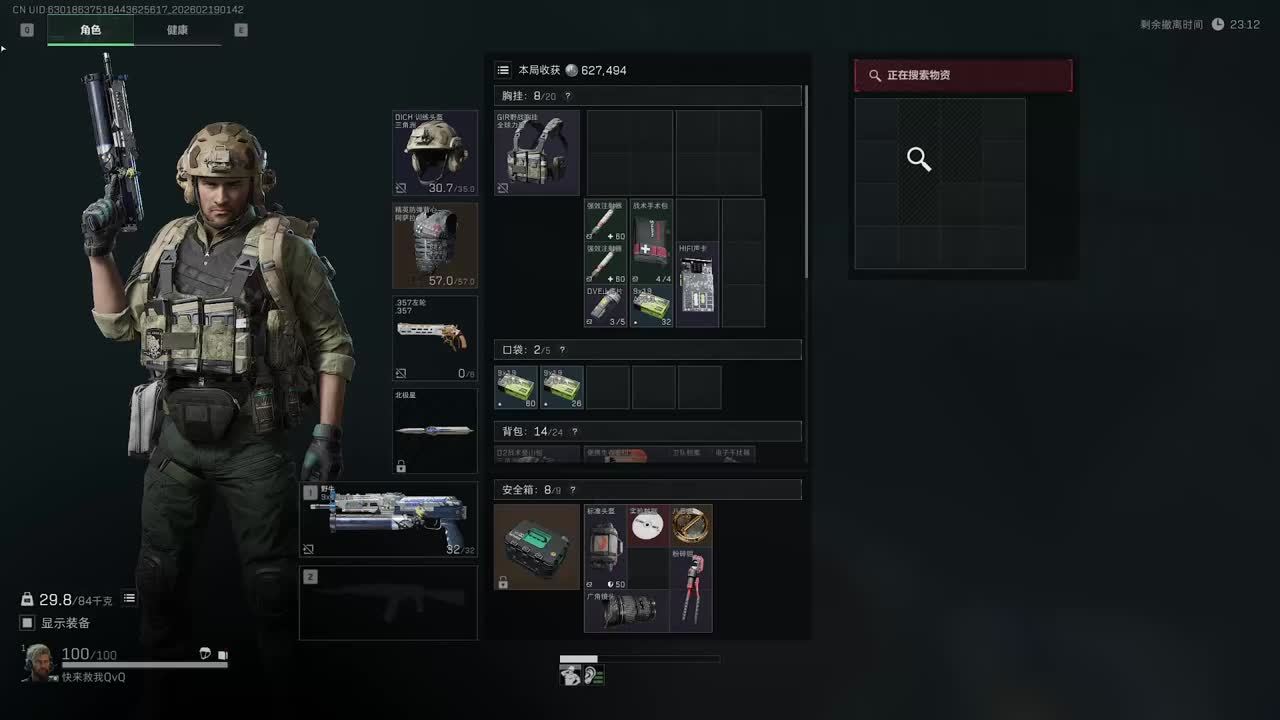Open the 健康 health tab

click(177, 30)
